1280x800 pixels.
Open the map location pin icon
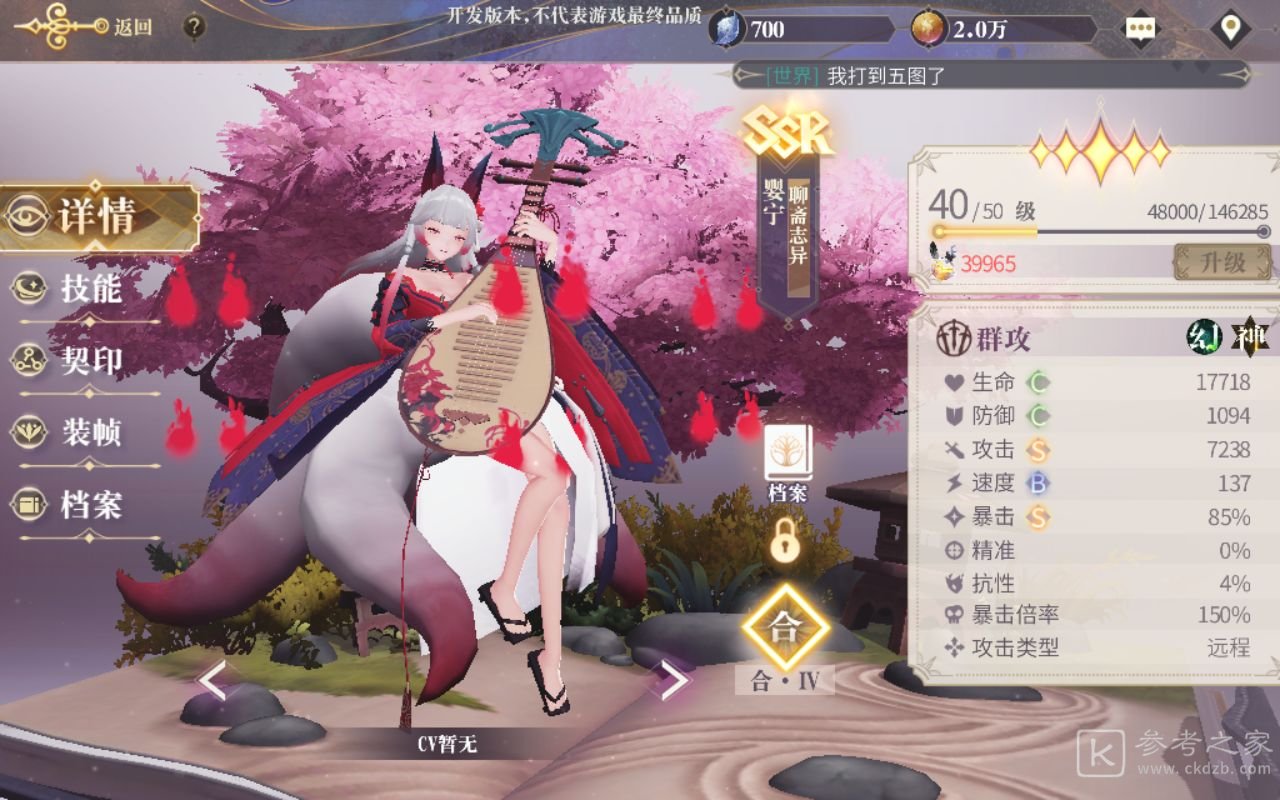point(1229,28)
